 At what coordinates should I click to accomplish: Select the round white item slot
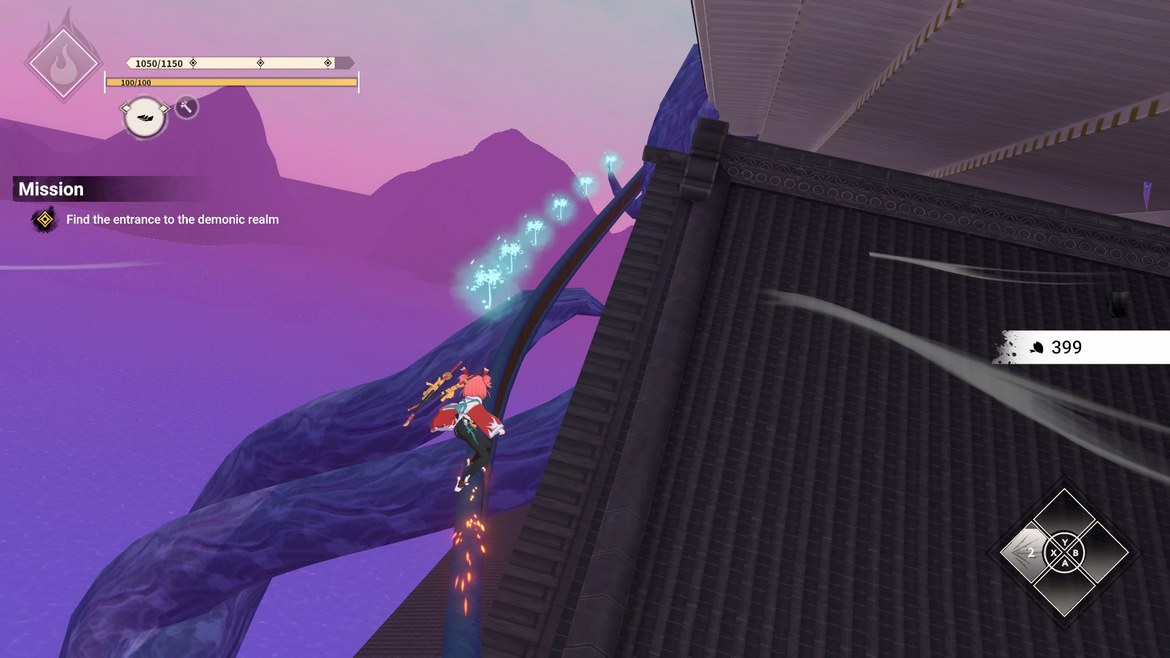[144, 117]
